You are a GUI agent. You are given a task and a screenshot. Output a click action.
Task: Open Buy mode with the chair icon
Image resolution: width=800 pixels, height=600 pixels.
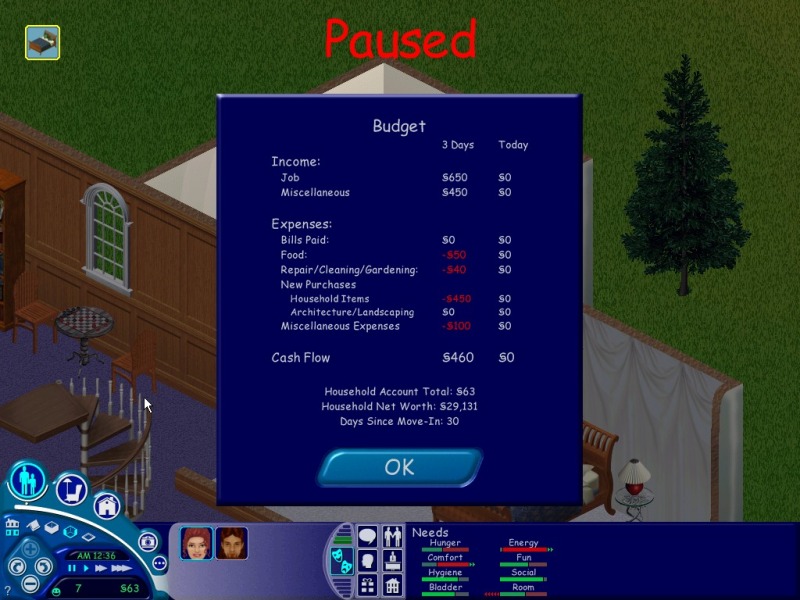click(x=72, y=489)
